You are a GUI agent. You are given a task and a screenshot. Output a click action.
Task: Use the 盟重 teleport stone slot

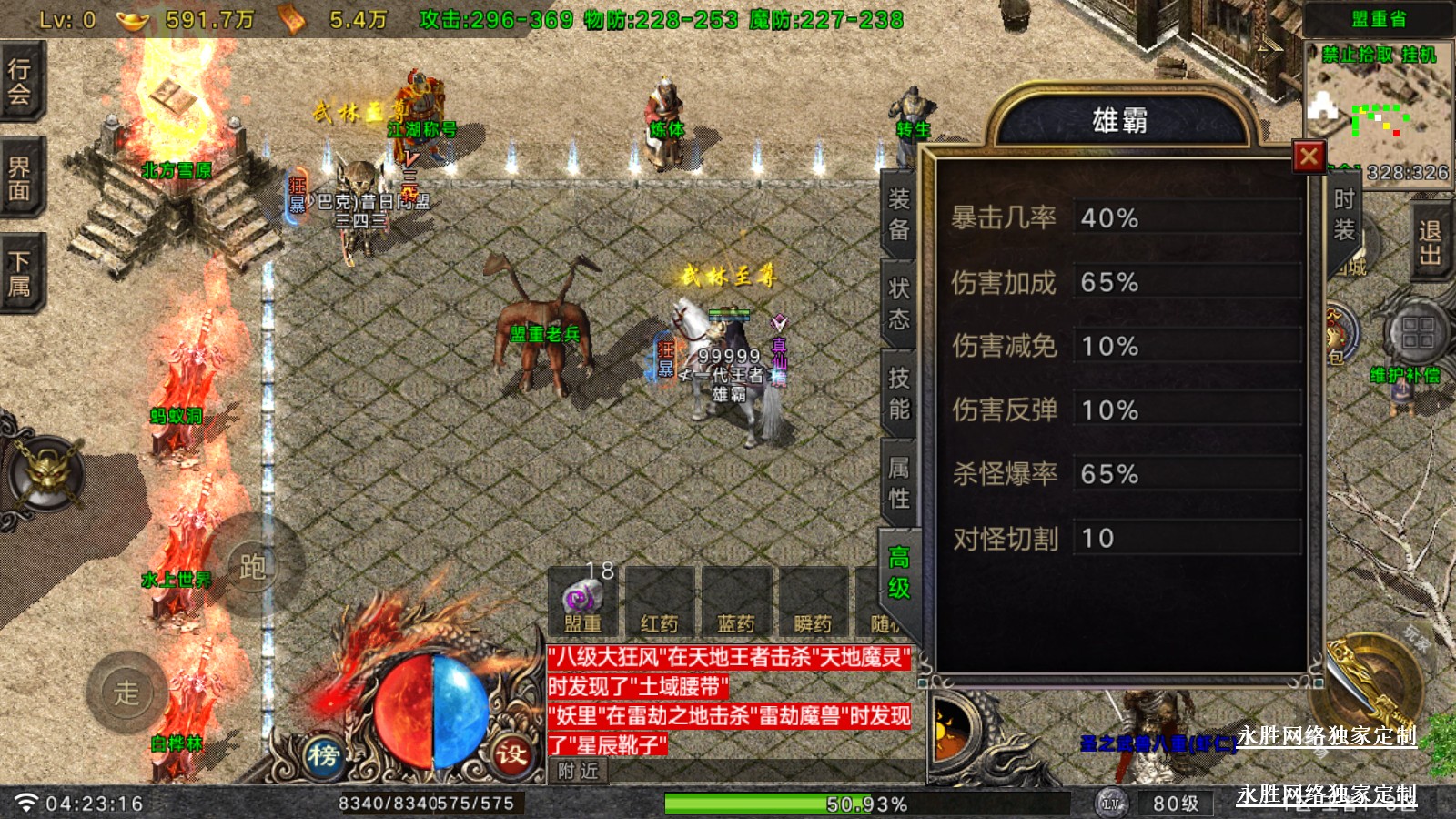tap(583, 602)
